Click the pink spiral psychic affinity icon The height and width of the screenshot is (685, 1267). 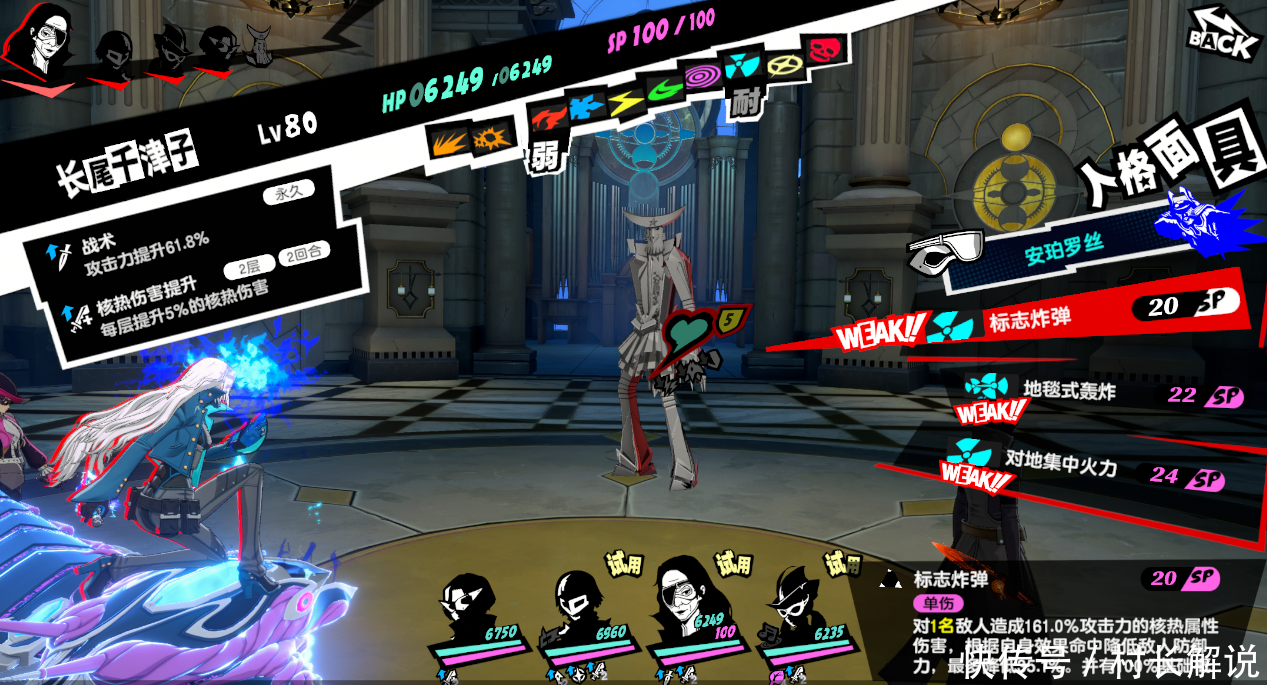pyautogui.click(x=700, y=75)
